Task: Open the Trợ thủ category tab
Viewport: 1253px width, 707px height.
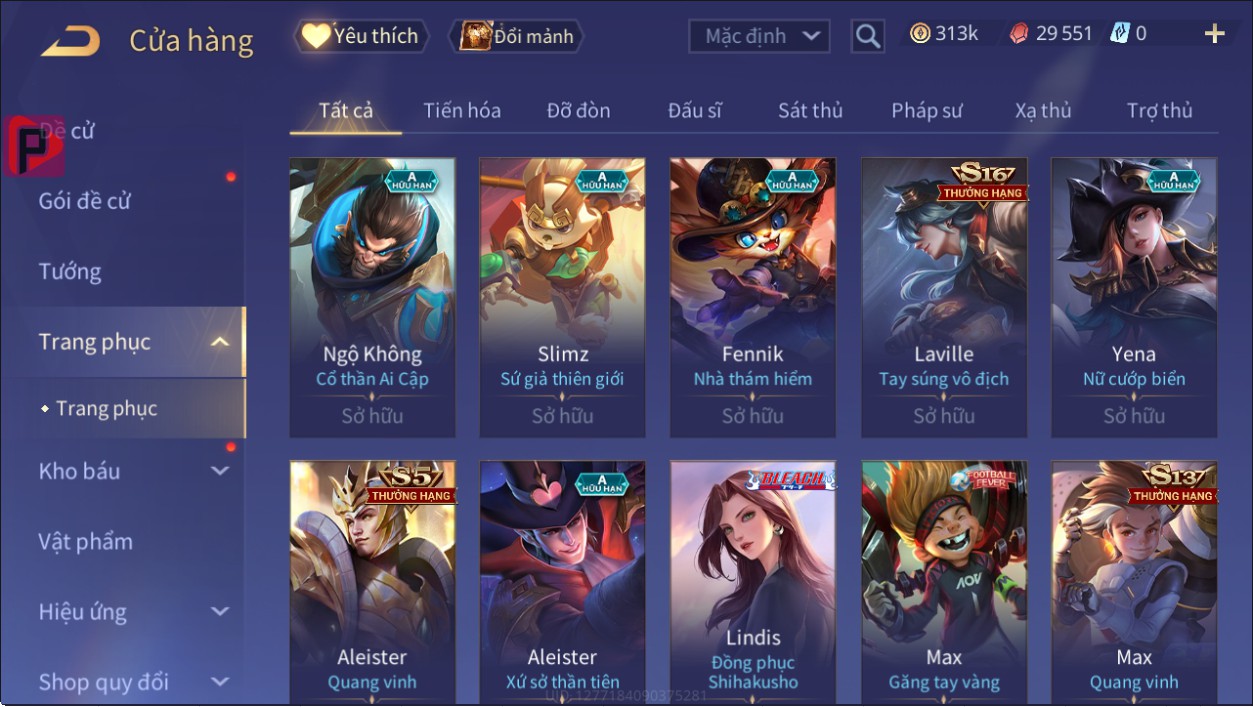Action: pyautogui.click(x=1159, y=111)
